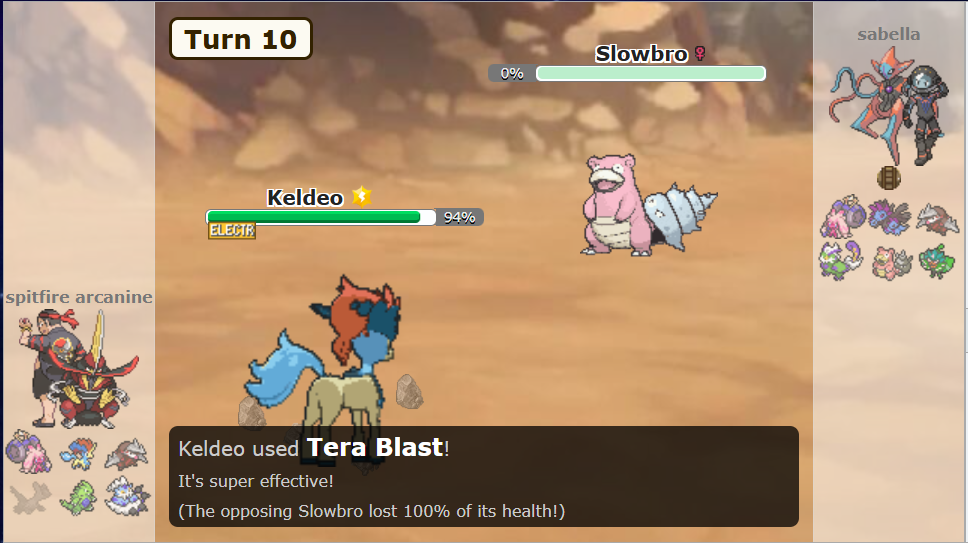Click the Hydreigon icon in sabella's team

pos(889,217)
